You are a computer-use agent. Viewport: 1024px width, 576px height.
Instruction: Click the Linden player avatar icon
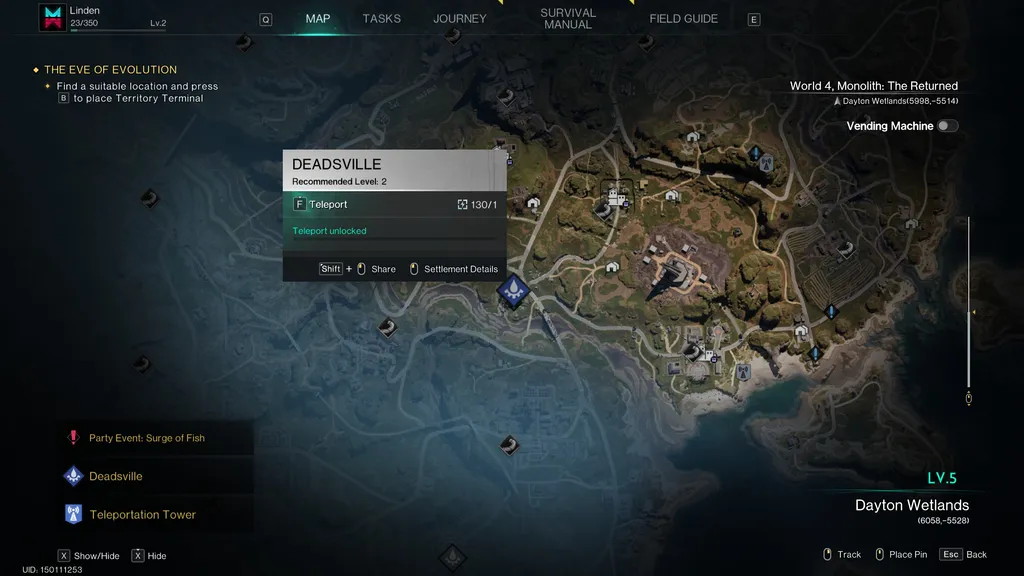(x=52, y=17)
